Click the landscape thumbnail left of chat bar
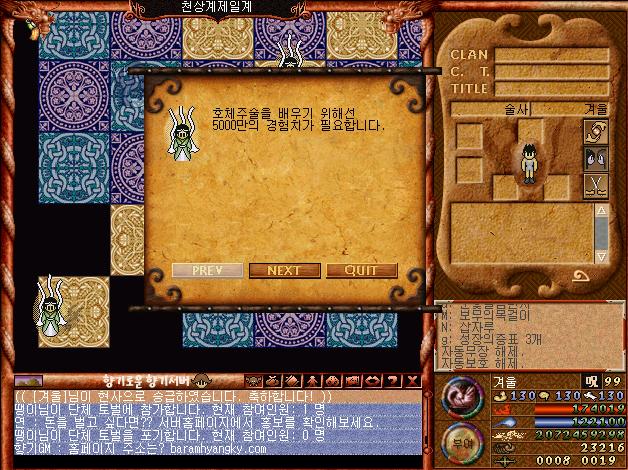 click(x=28, y=380)
